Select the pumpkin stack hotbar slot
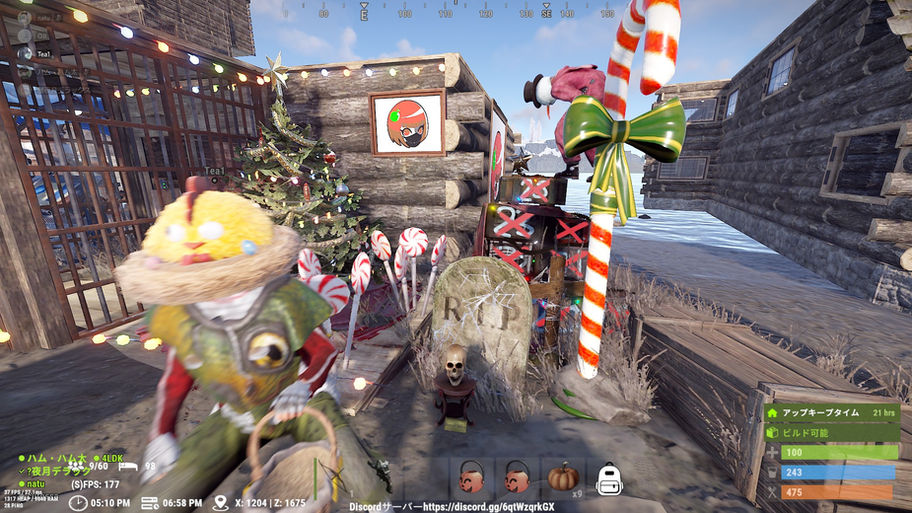 click(563, 477)
